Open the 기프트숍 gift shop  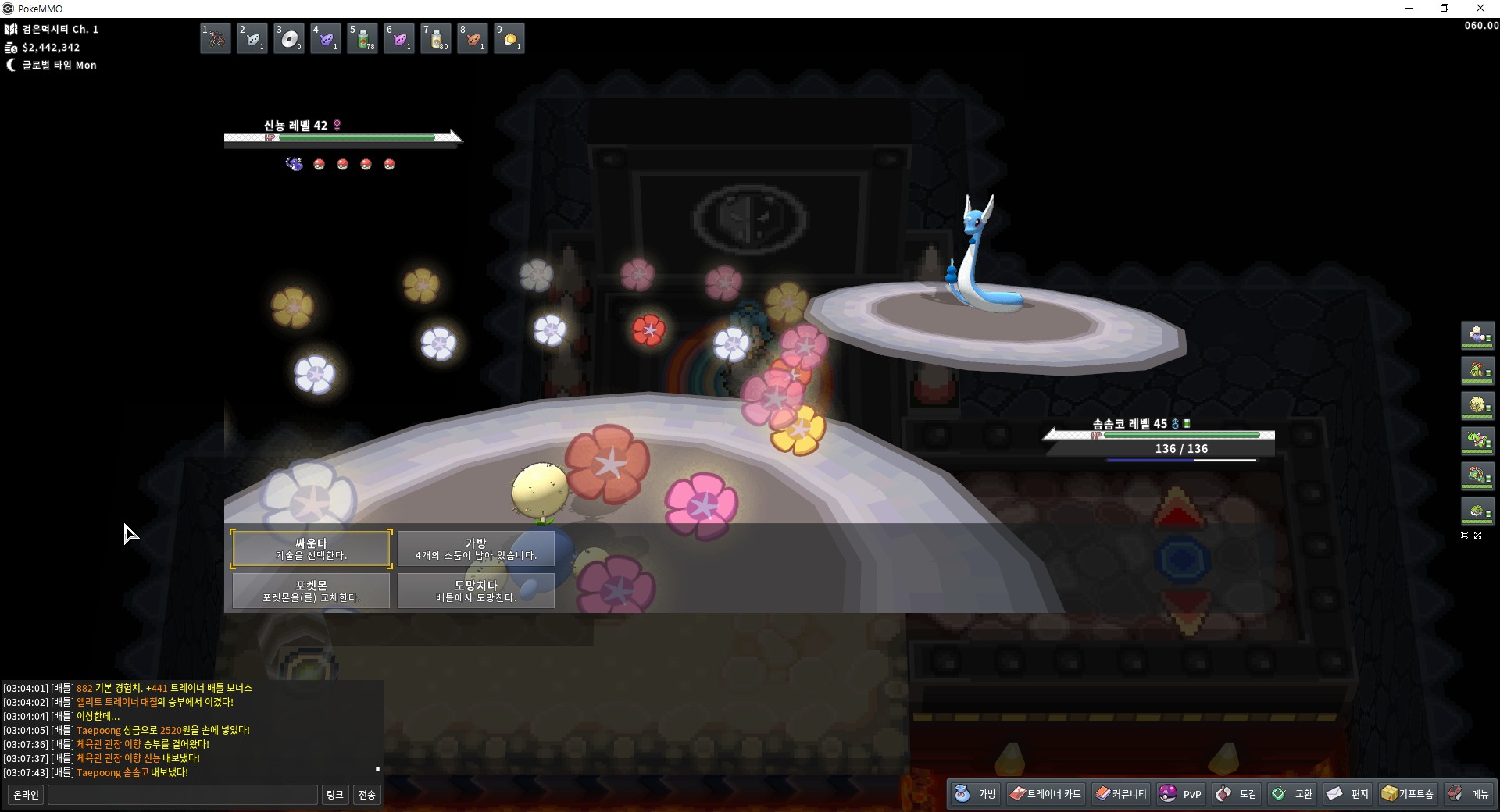1408,794
